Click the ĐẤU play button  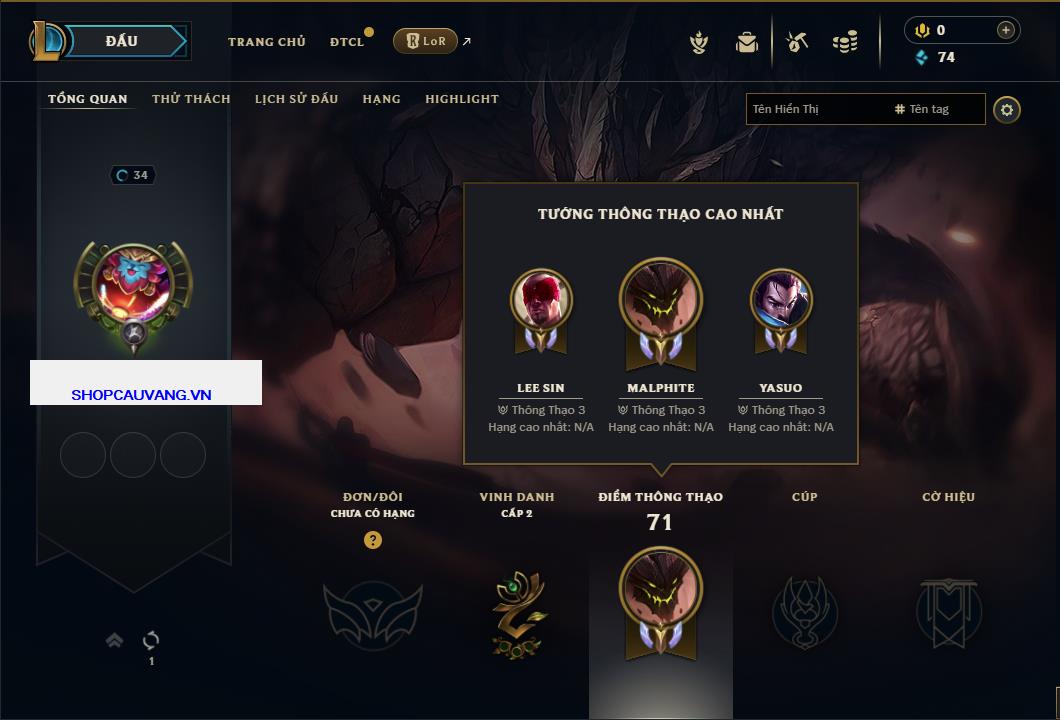point(122,41)
